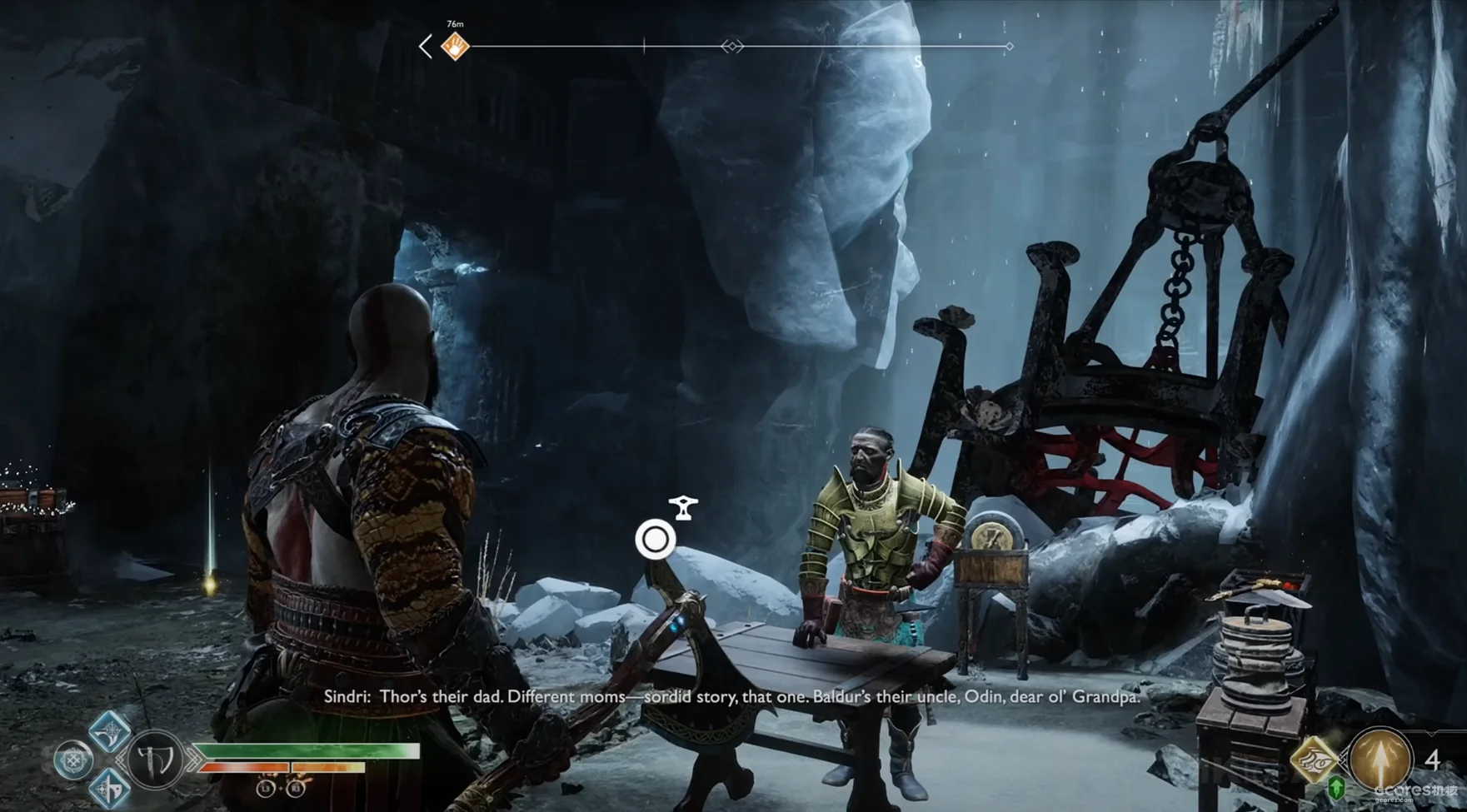Activate the lower diamond runic attack icon

[110, 787]
